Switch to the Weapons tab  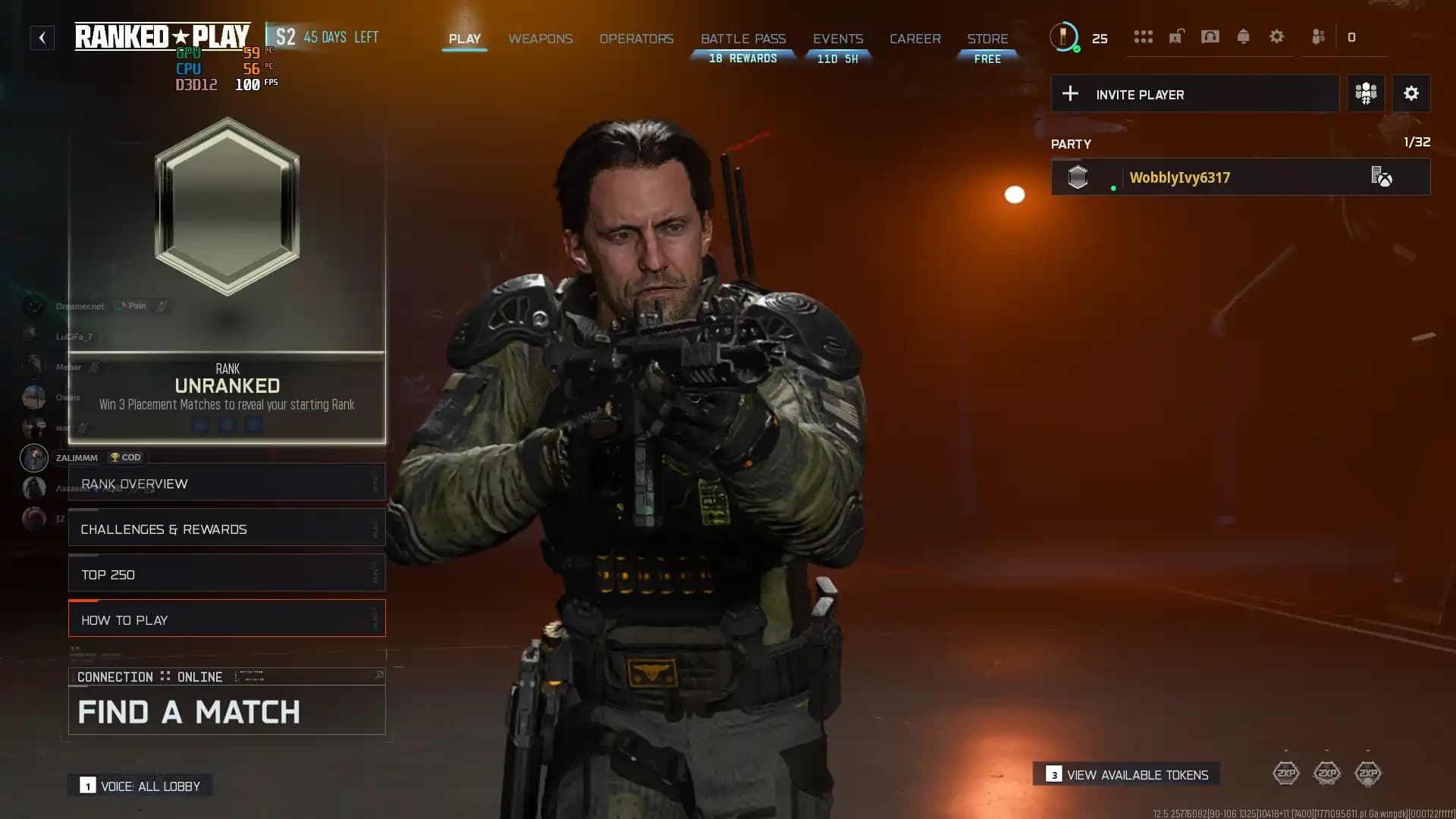point(540,39)
